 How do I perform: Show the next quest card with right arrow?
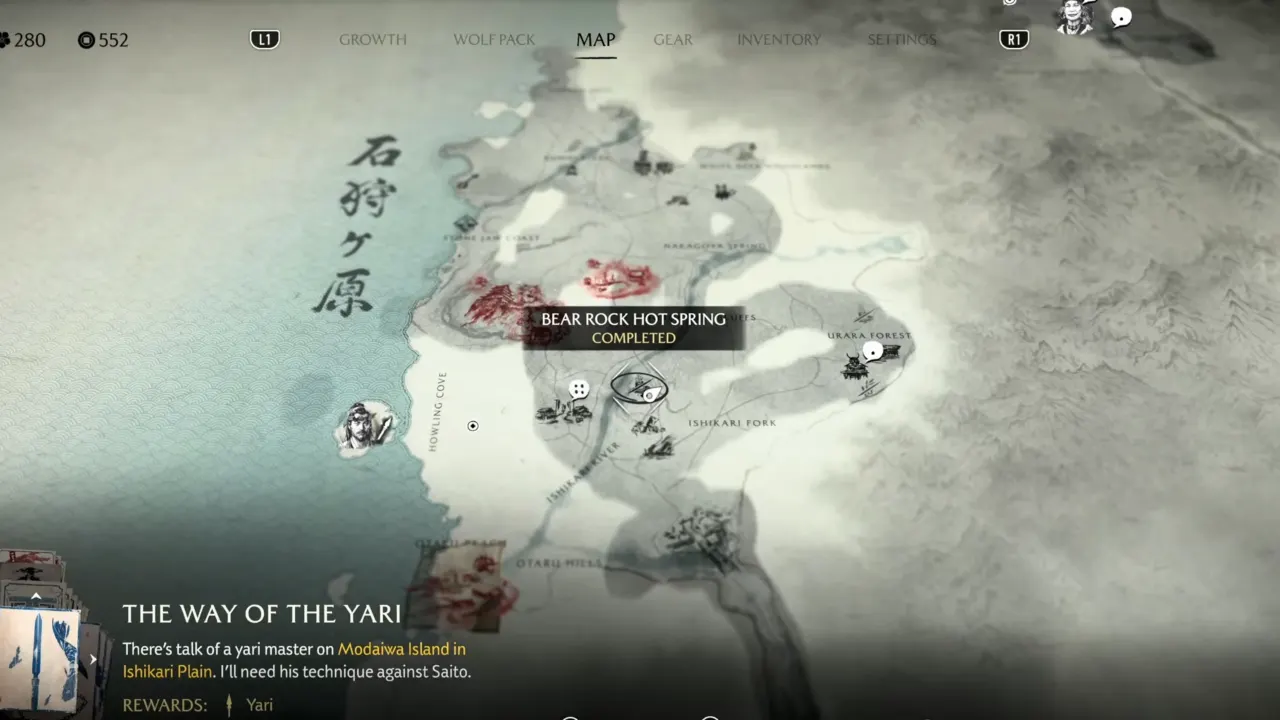coord(94,659)
